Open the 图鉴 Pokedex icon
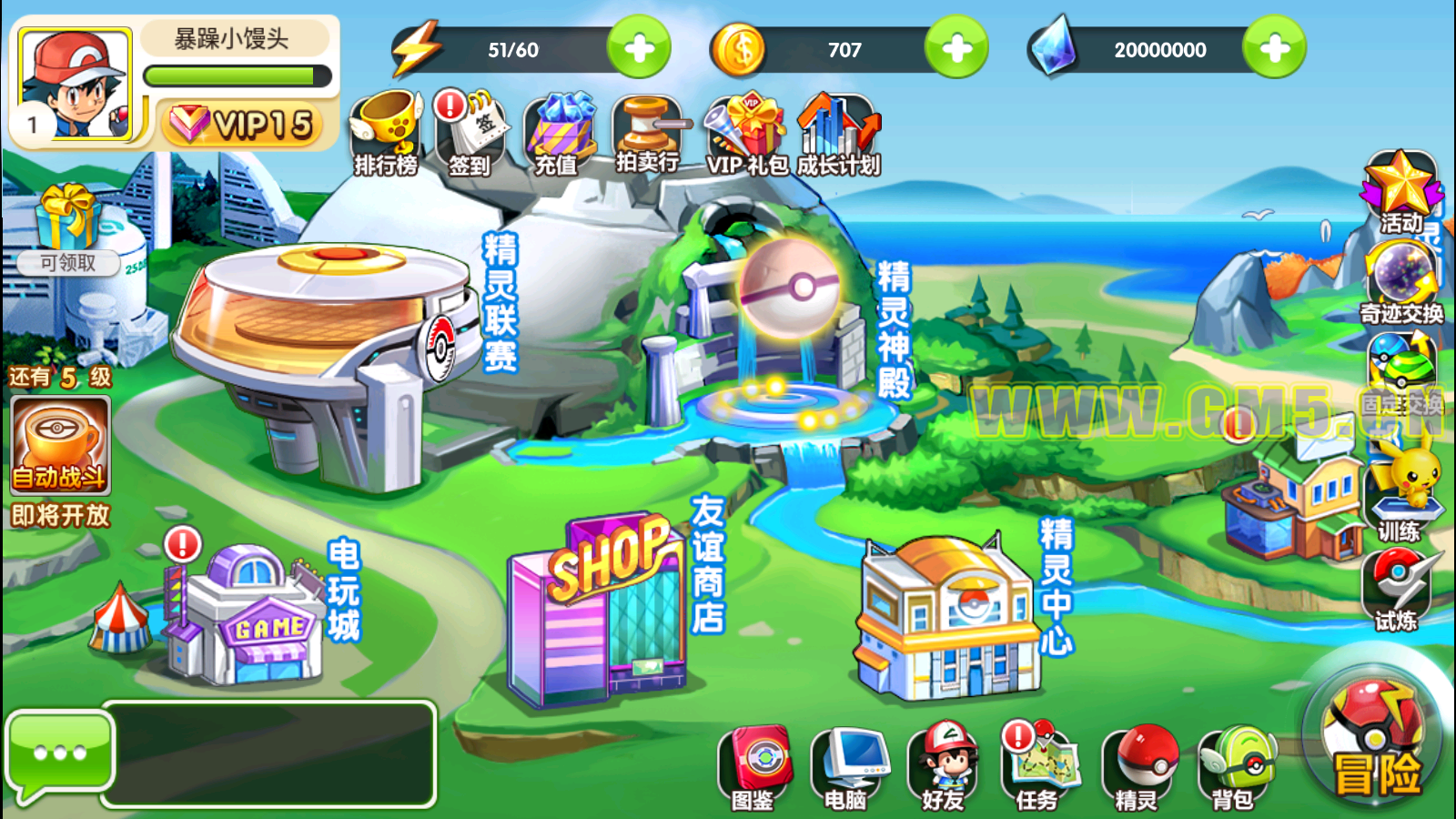The image size is (1456, 819). click(754, 766)
